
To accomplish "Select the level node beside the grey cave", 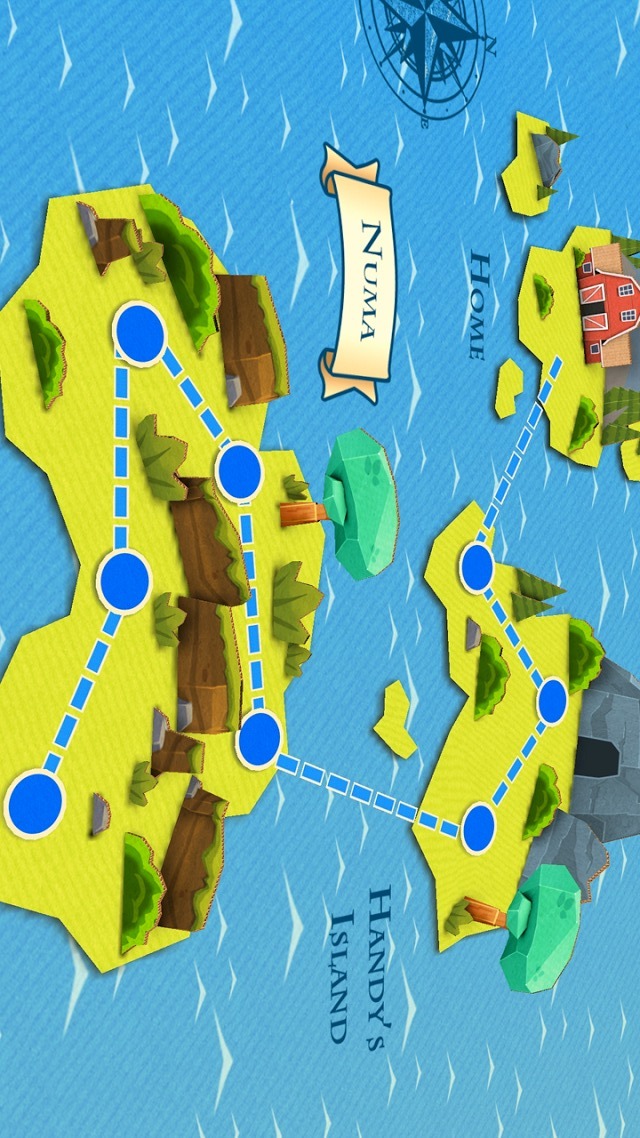I will (552, 701).
